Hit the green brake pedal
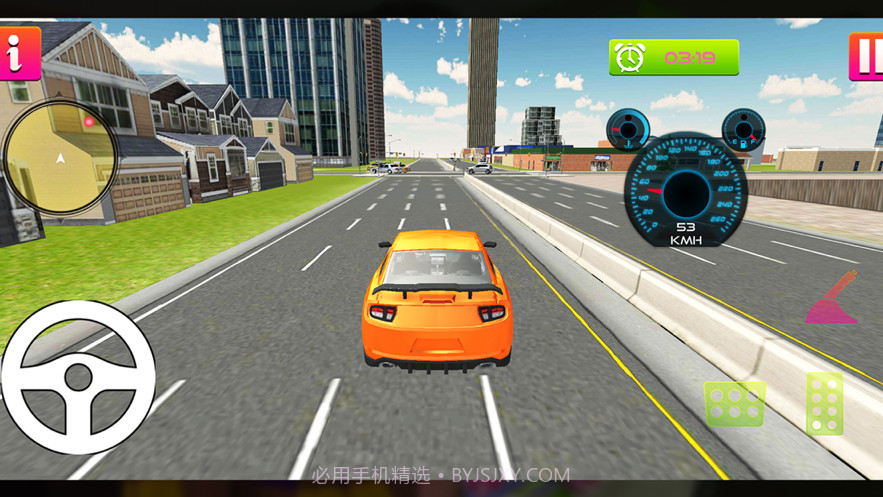The width and height of the screenshot is (883, 497). tap(735, 403)
